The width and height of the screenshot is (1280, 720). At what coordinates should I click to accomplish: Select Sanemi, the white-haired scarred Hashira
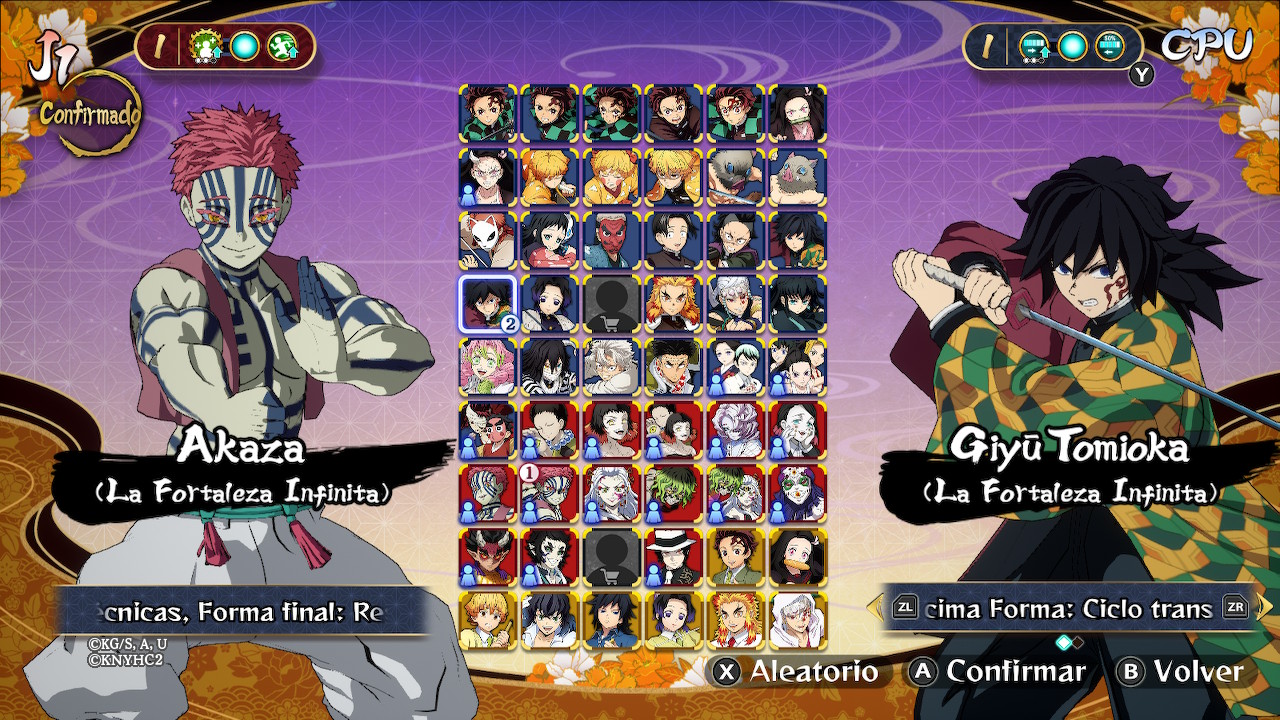coord(612,367)
